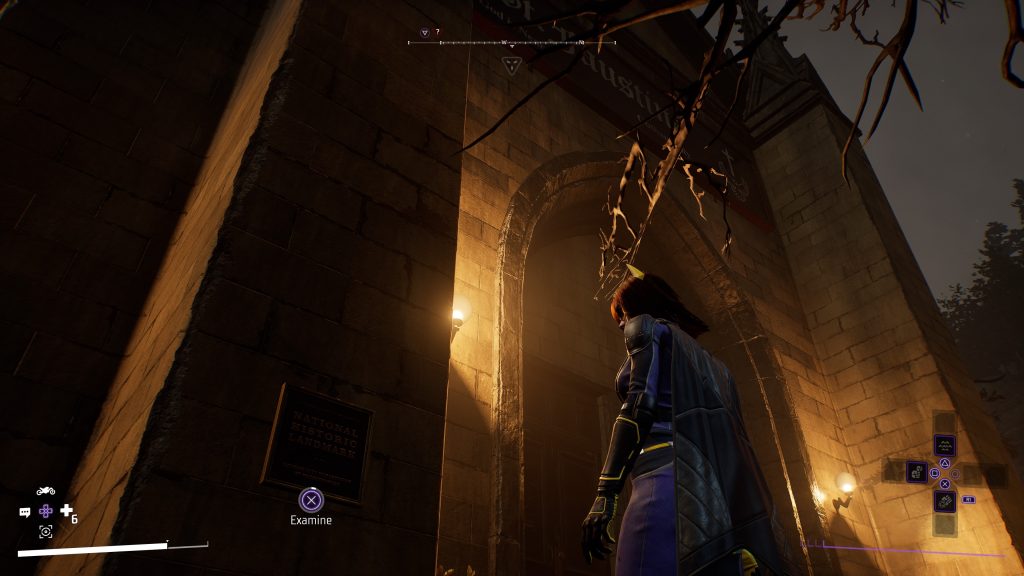Viewport: 1024px width, 576px height.
Task: Select the top ability slot in the wheel
Action: (944, 445)
